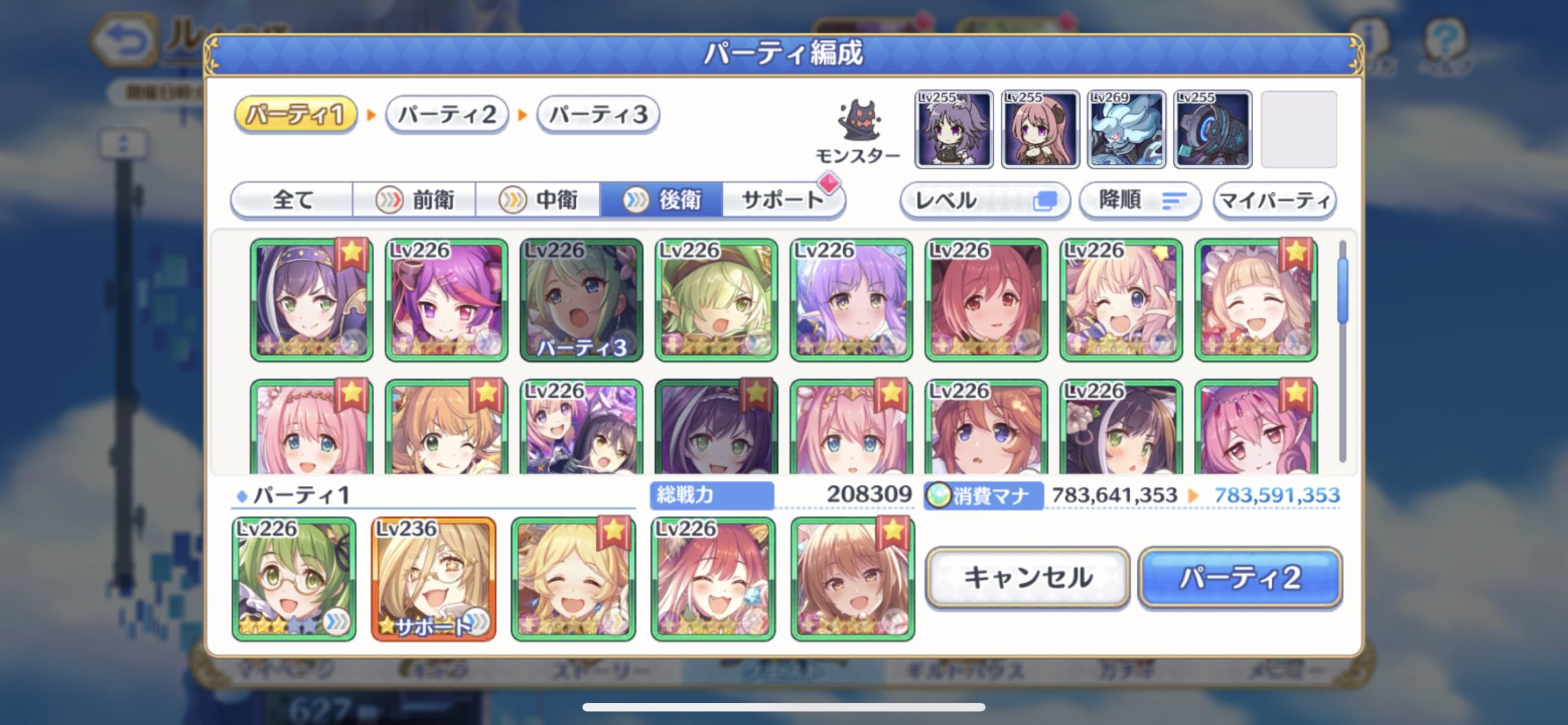1568x725 pixels.
Task: Switch to the パーティ2 step tab
Action: coord(447,115)
